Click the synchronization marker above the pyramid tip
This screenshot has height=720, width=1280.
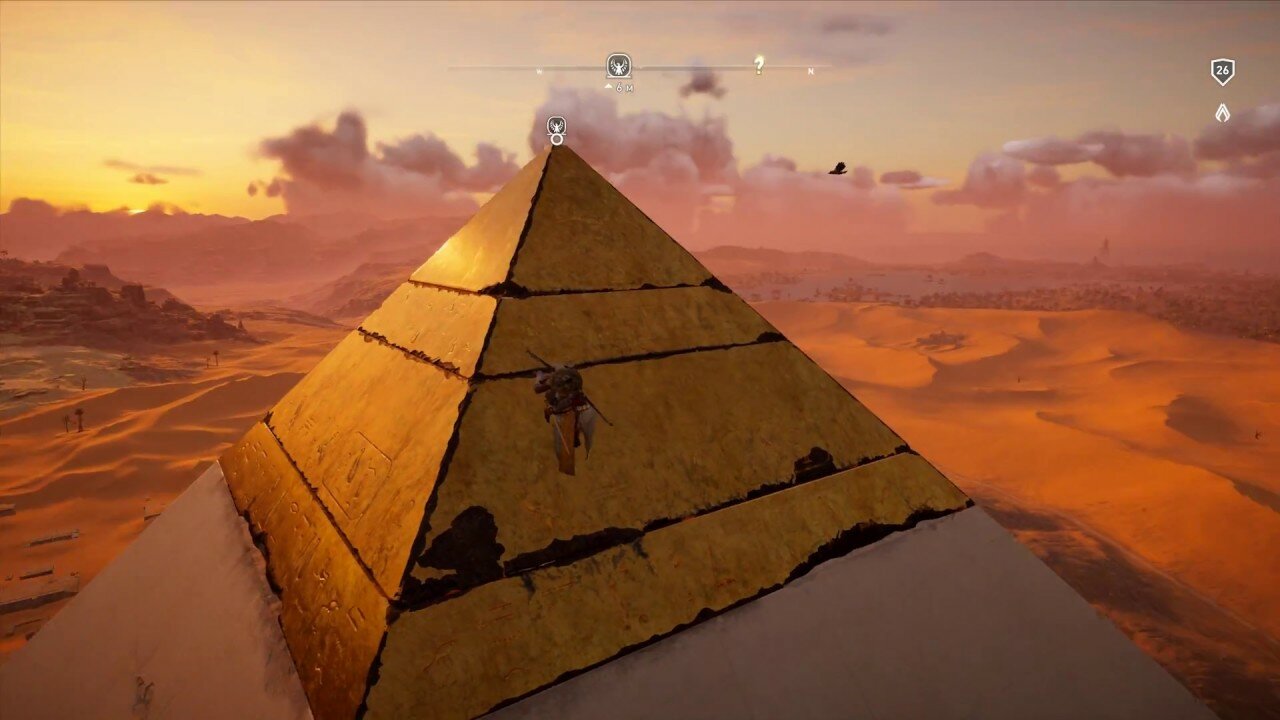557,127
